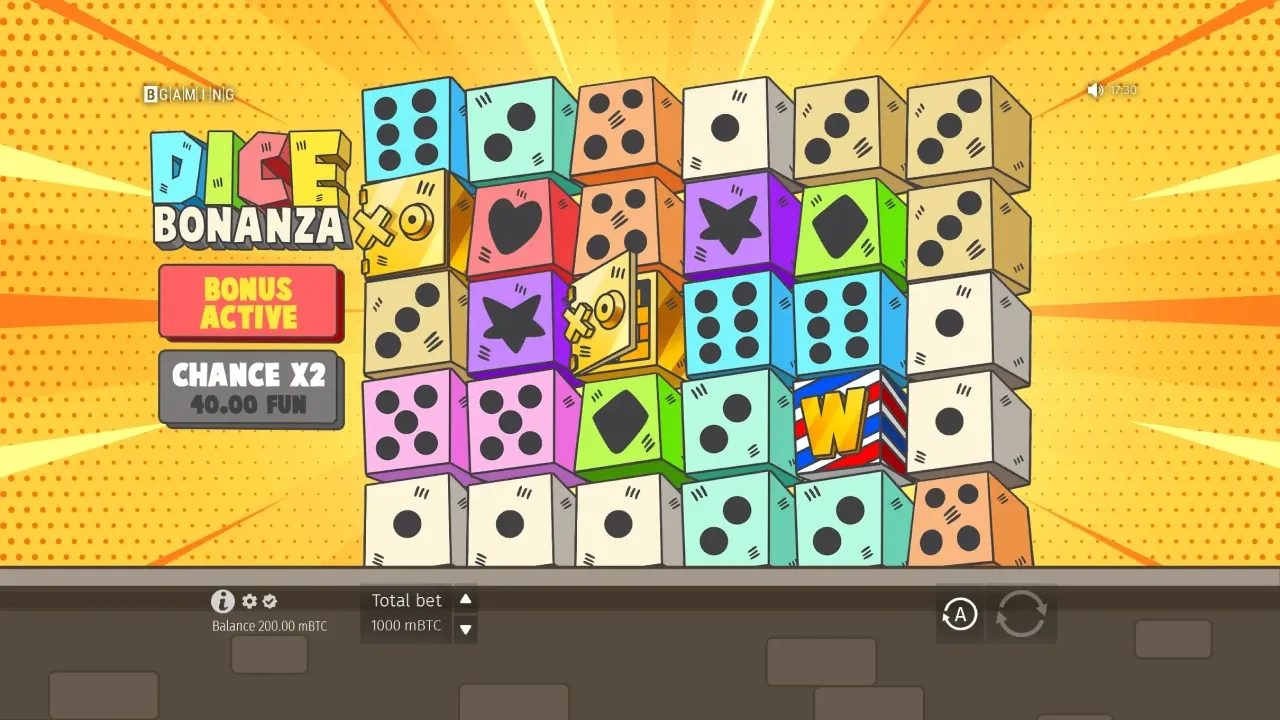This screenshot has width=1280, height=720.
Task: Click the badge icon beside the settings gear
Action: [269, 601]
